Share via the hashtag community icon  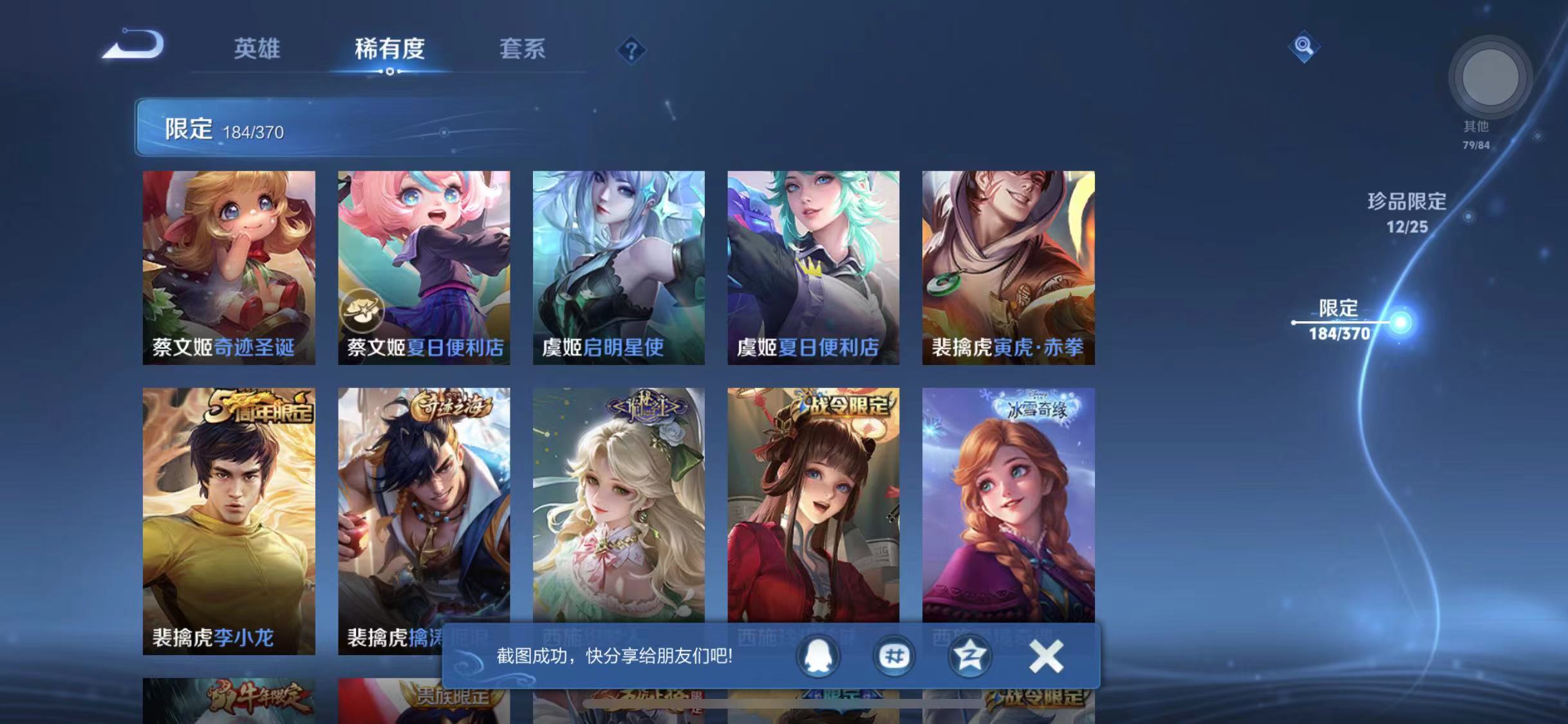pos(895,656)
